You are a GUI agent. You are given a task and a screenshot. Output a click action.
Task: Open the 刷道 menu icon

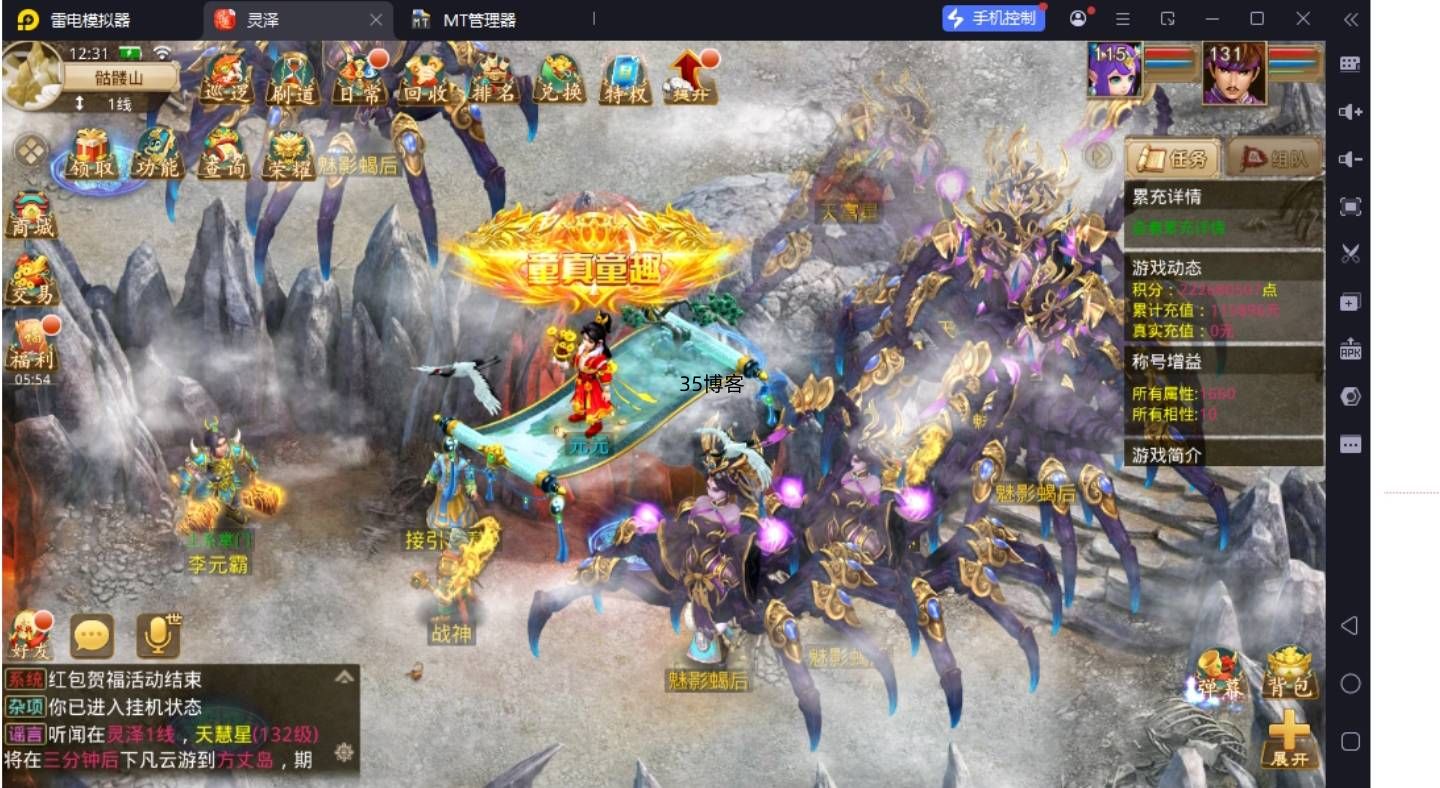point(291,78)
